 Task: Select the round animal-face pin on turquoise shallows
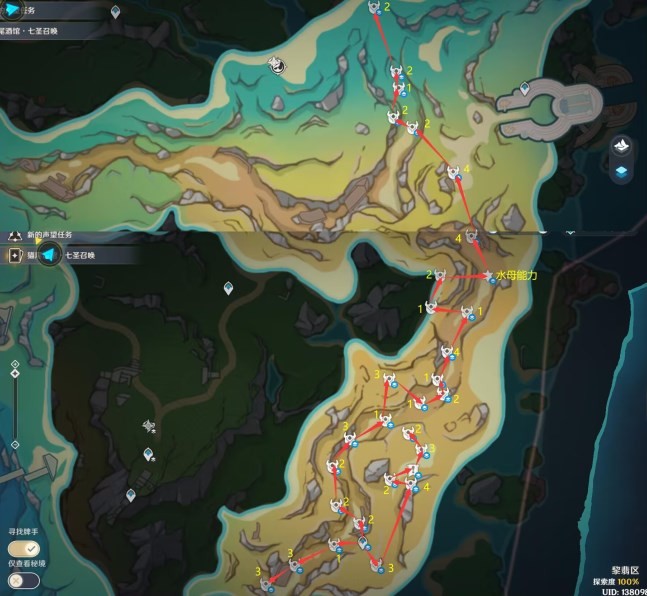pos(277,65)
